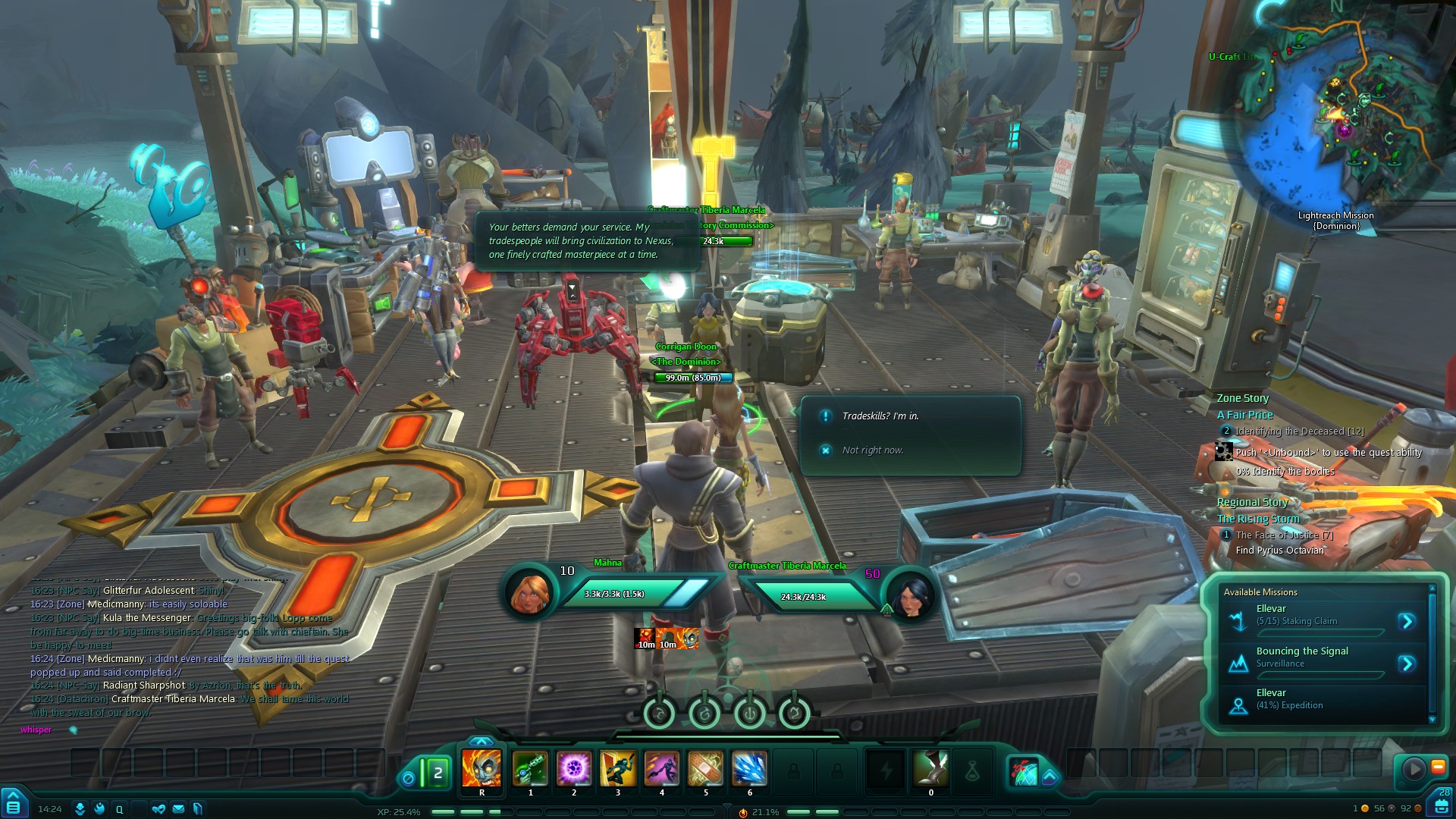Choose the "Tradeskills? I'm in." reply
1456x819 pixels.
click(880, 416)
